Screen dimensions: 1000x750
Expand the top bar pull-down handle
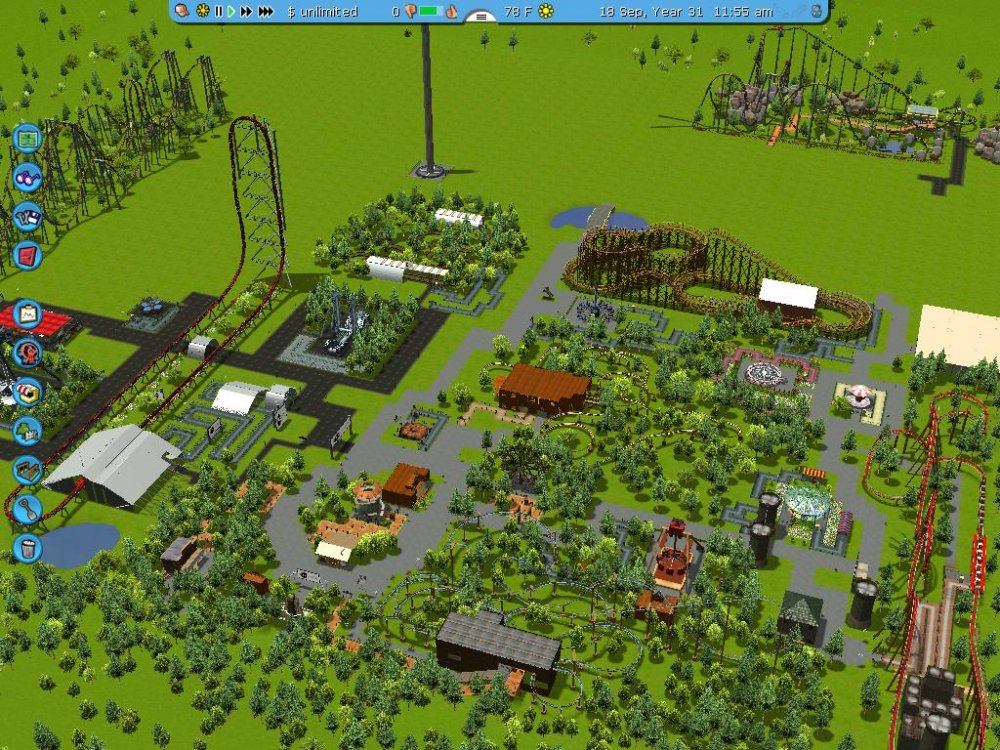pos(481,16)
